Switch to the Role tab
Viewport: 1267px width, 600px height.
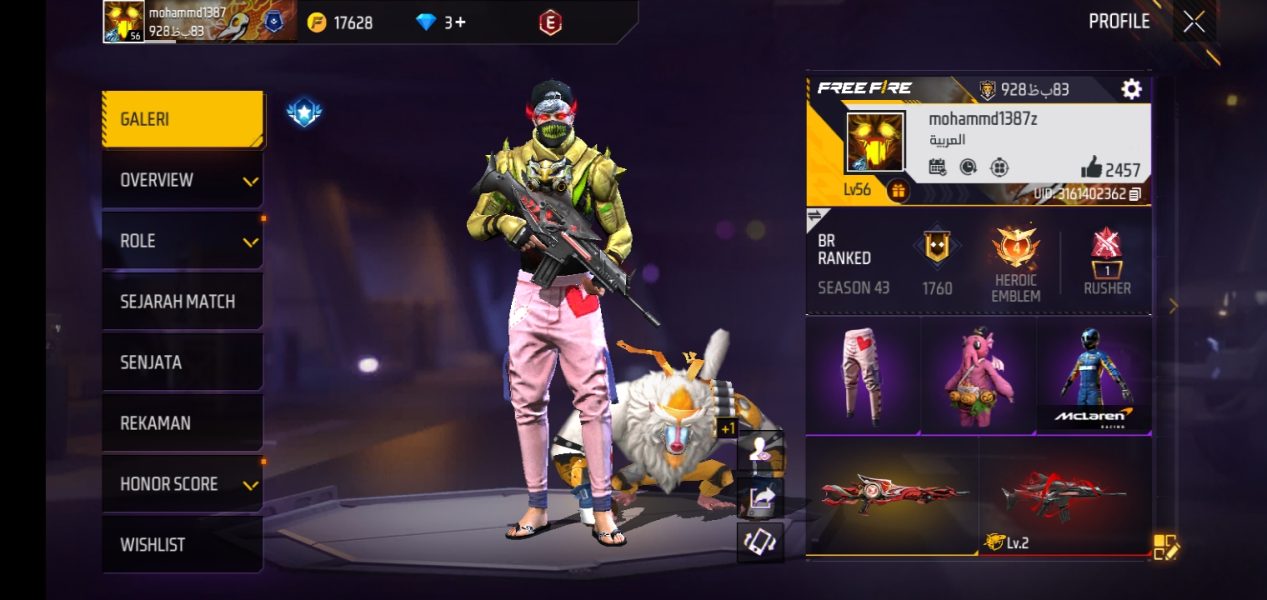pyautogui.click(x=183, y=241)
